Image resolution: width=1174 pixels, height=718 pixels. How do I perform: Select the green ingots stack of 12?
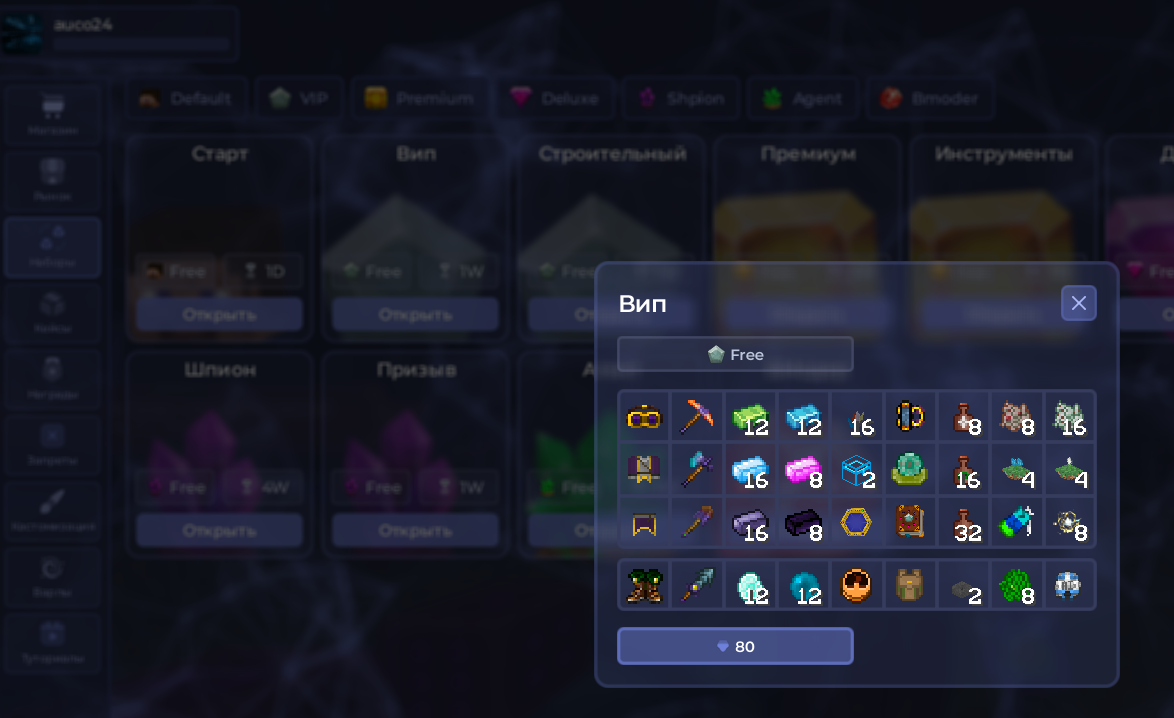pos(750,417)
